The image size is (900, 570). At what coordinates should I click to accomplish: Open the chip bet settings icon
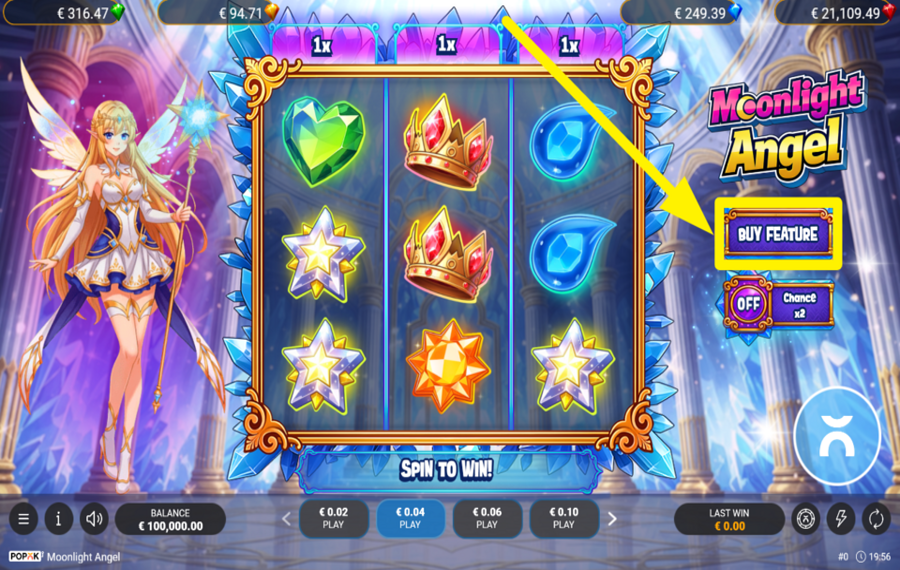coord(806,519)
